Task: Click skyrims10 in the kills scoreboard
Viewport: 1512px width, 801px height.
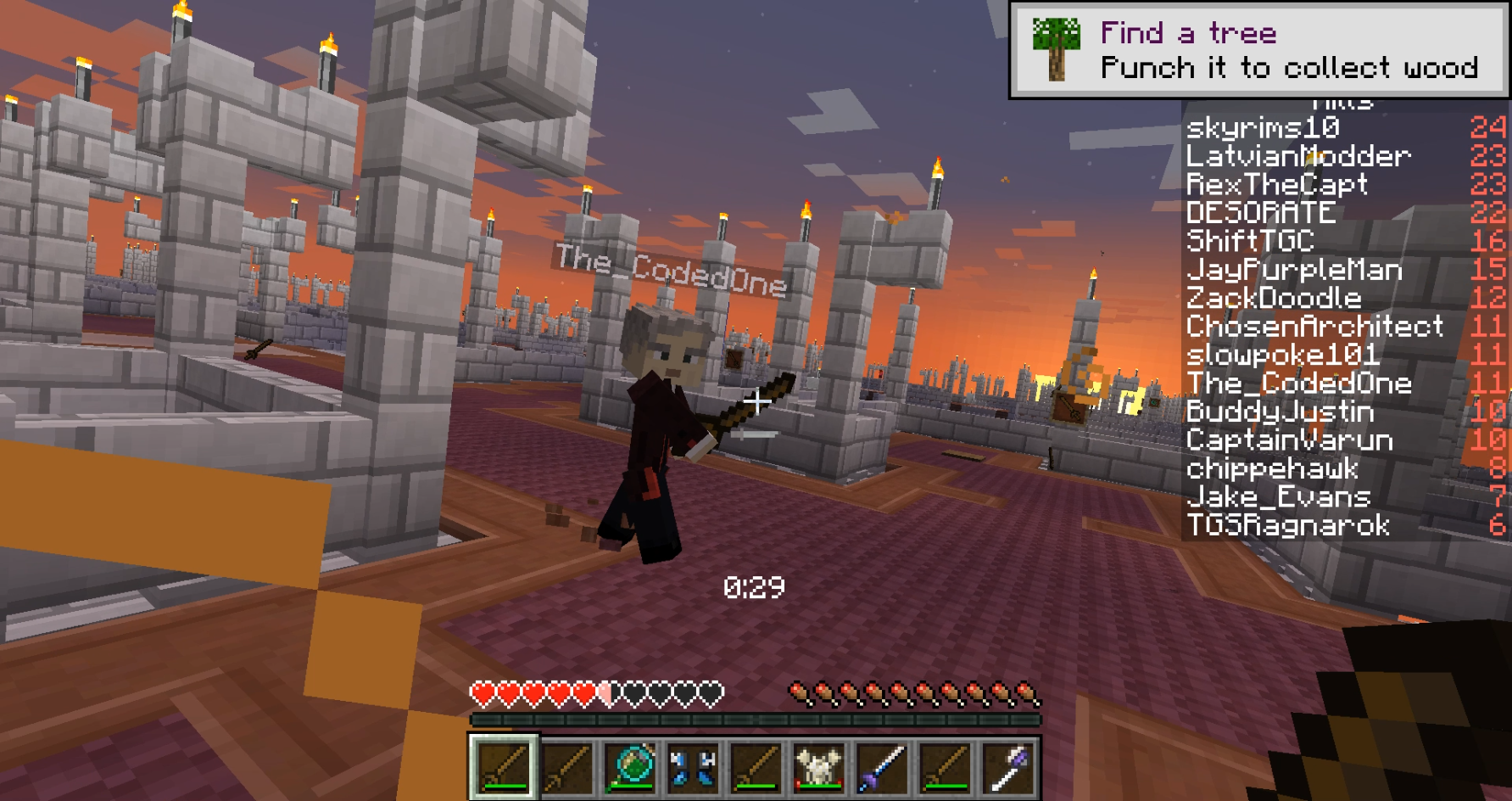Action: [1263, 128]
